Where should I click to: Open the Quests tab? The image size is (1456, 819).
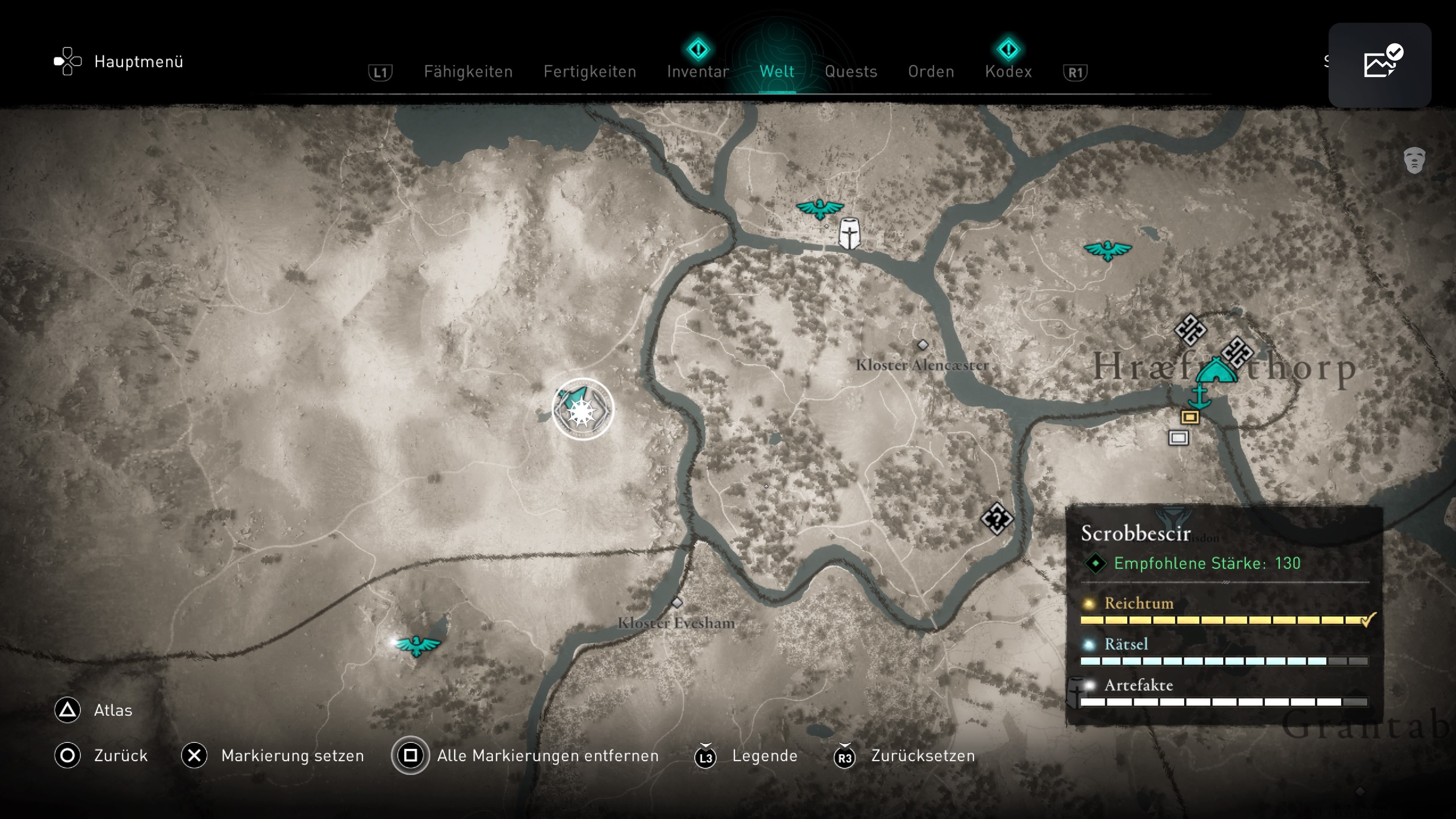pos(850,72)
